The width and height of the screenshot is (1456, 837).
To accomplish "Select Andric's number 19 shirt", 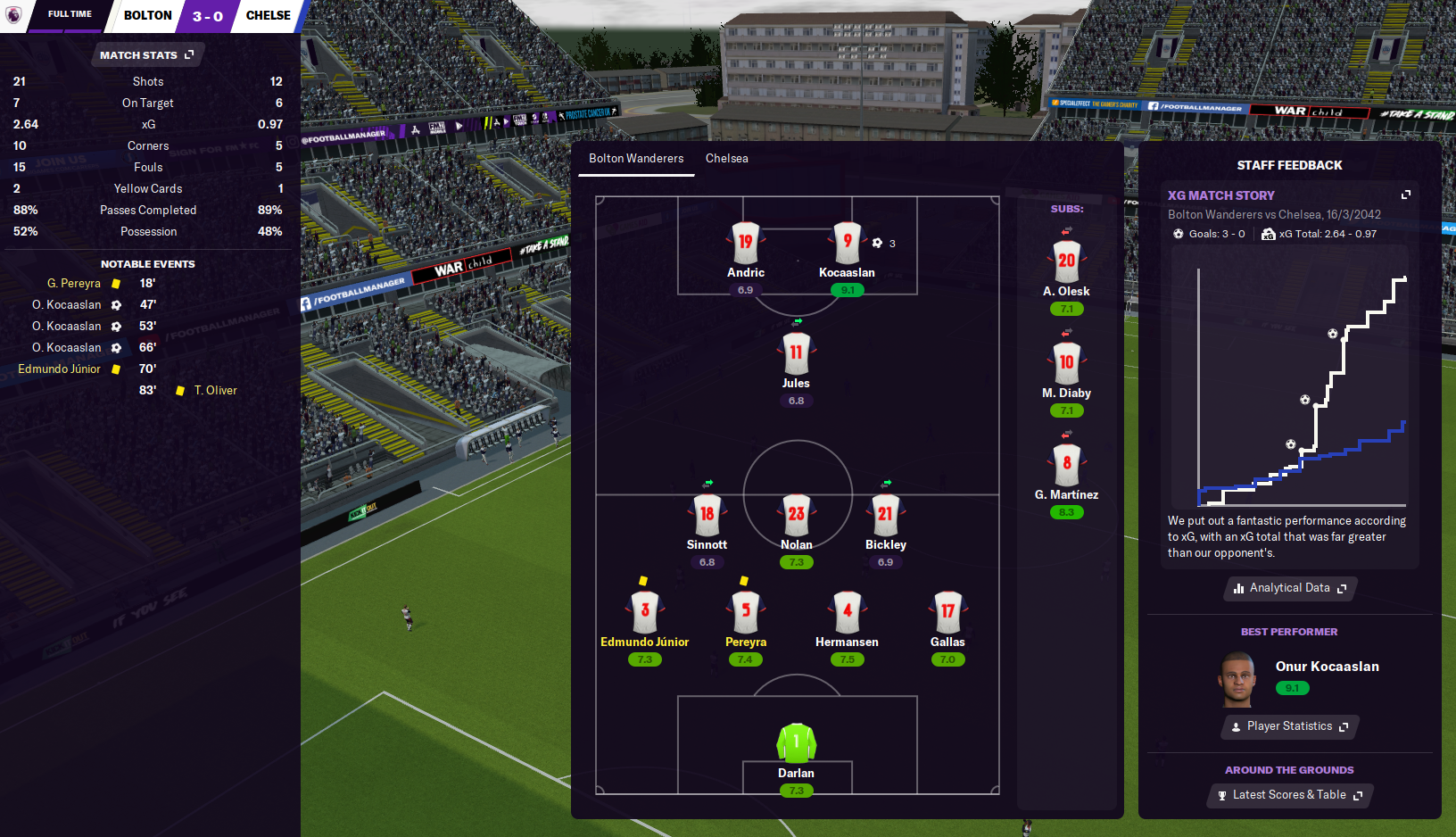I will (746, 243).
